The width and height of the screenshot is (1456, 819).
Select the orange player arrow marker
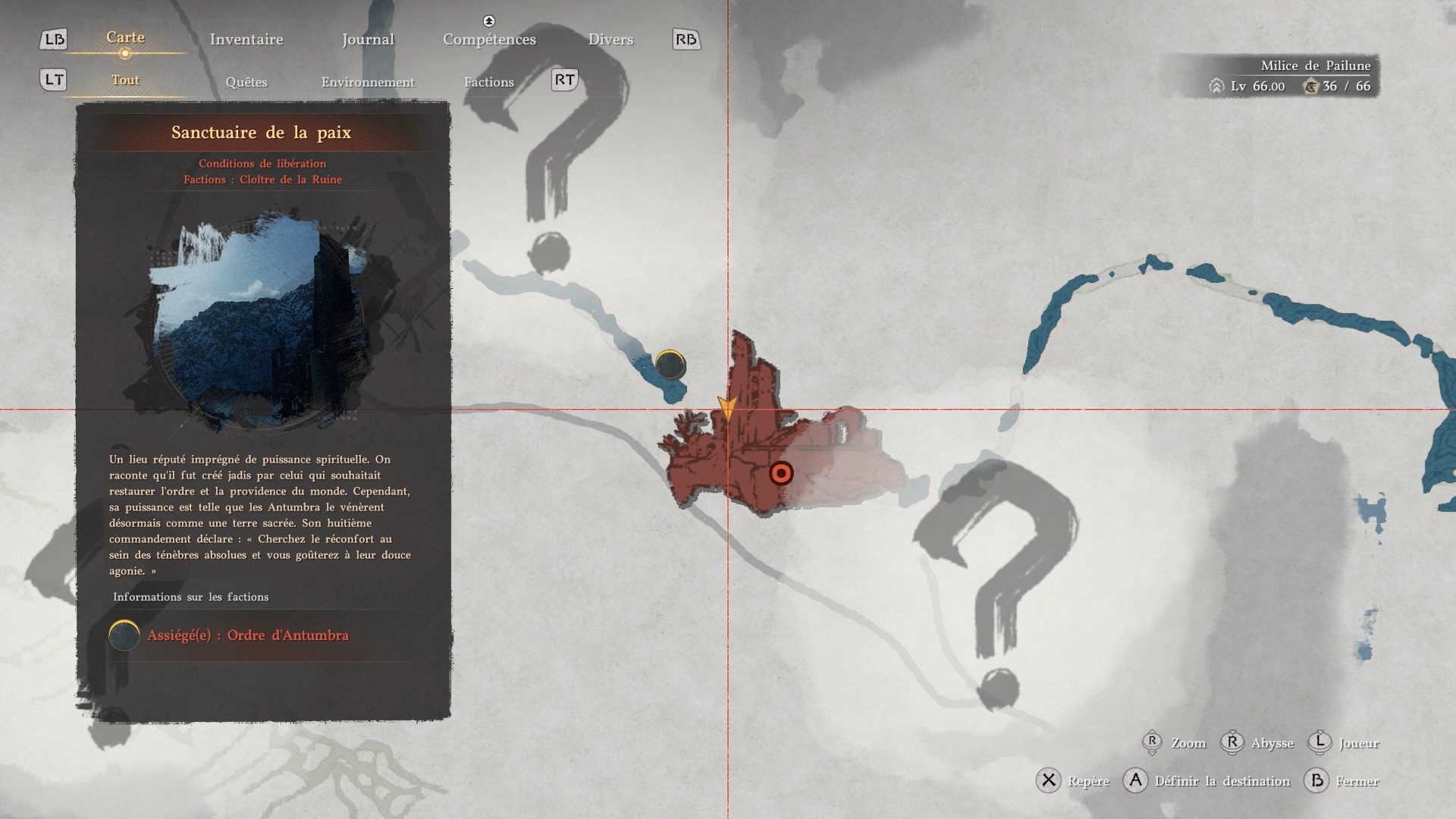click(x=727, y=408)
